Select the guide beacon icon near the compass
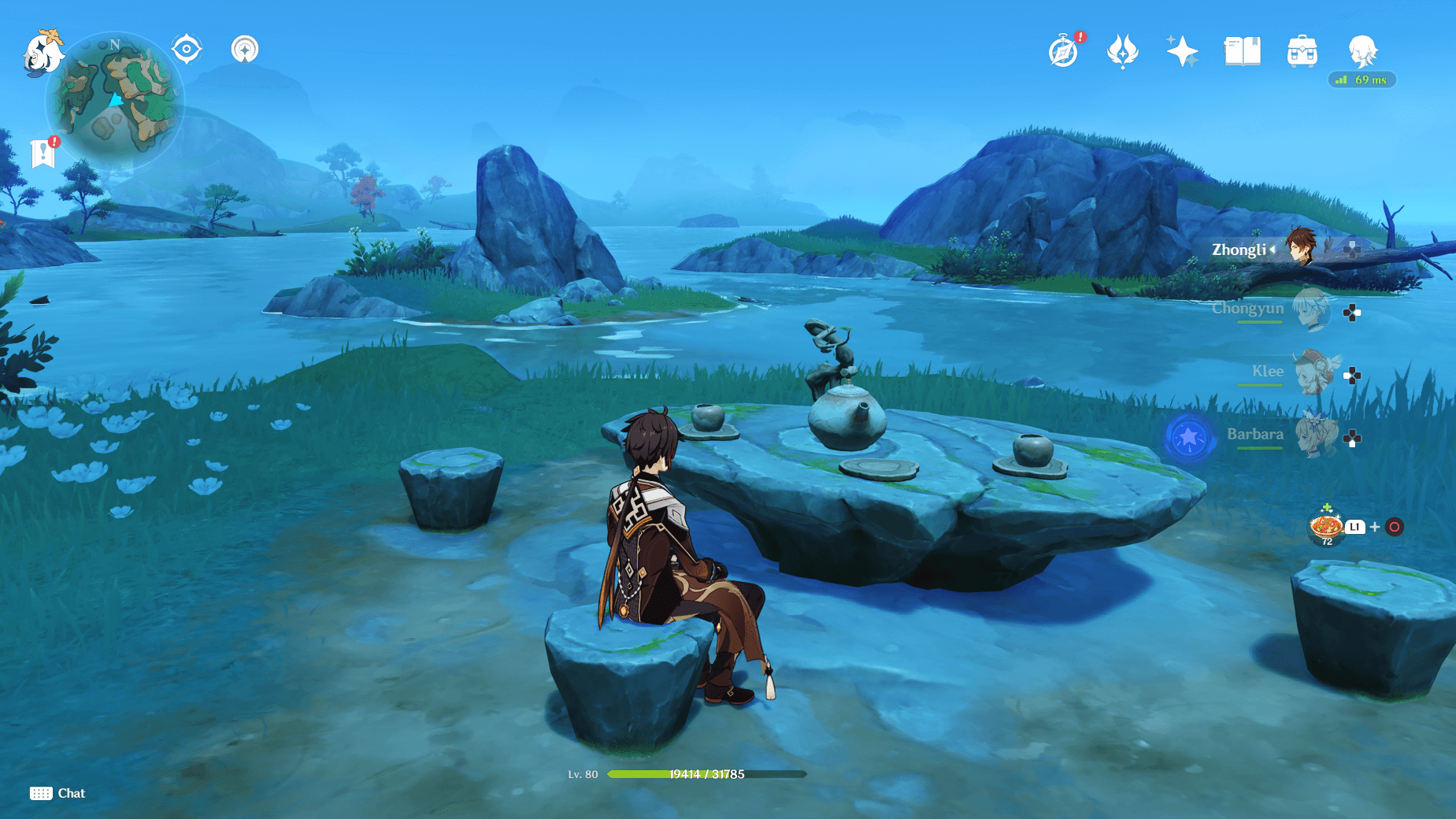 [245, 49]
